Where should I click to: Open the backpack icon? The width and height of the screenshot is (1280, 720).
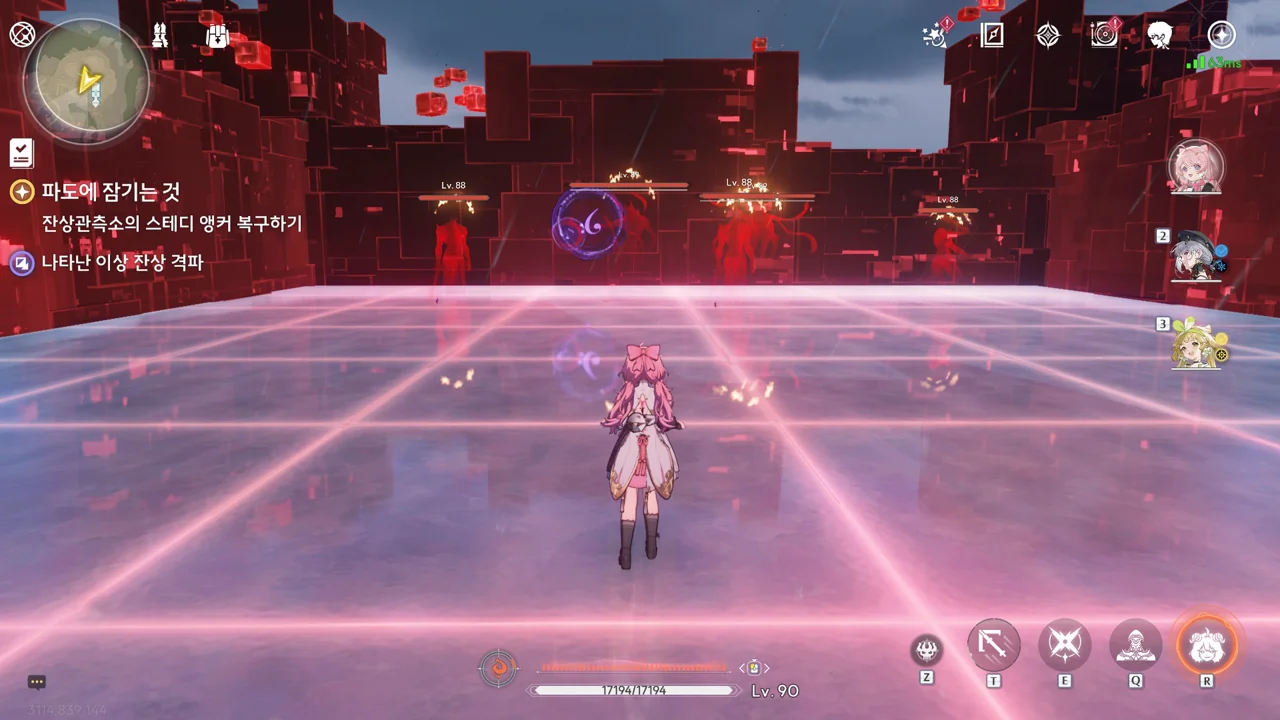[216, 36]
